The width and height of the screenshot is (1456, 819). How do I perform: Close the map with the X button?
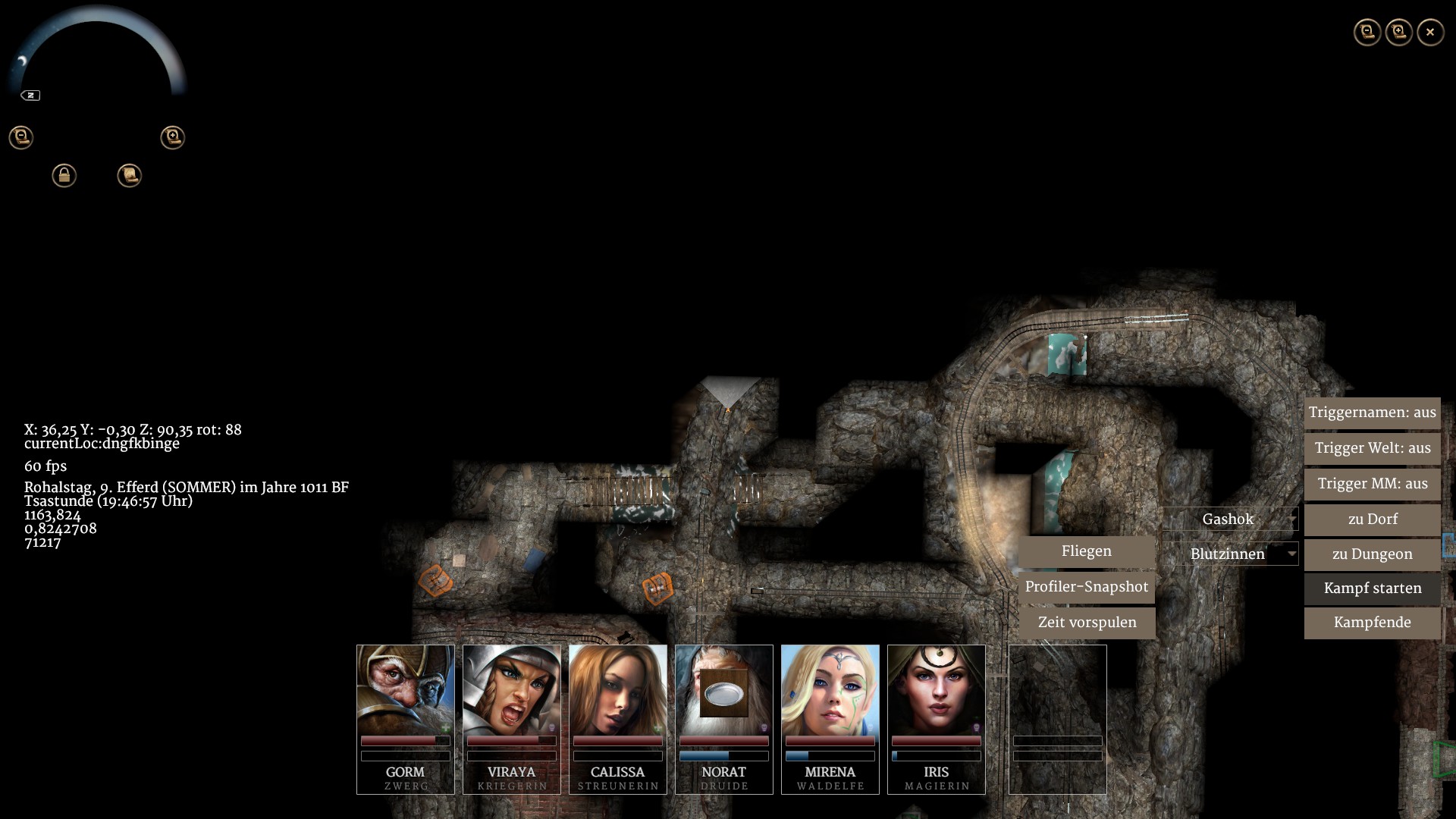[1430, 33]
